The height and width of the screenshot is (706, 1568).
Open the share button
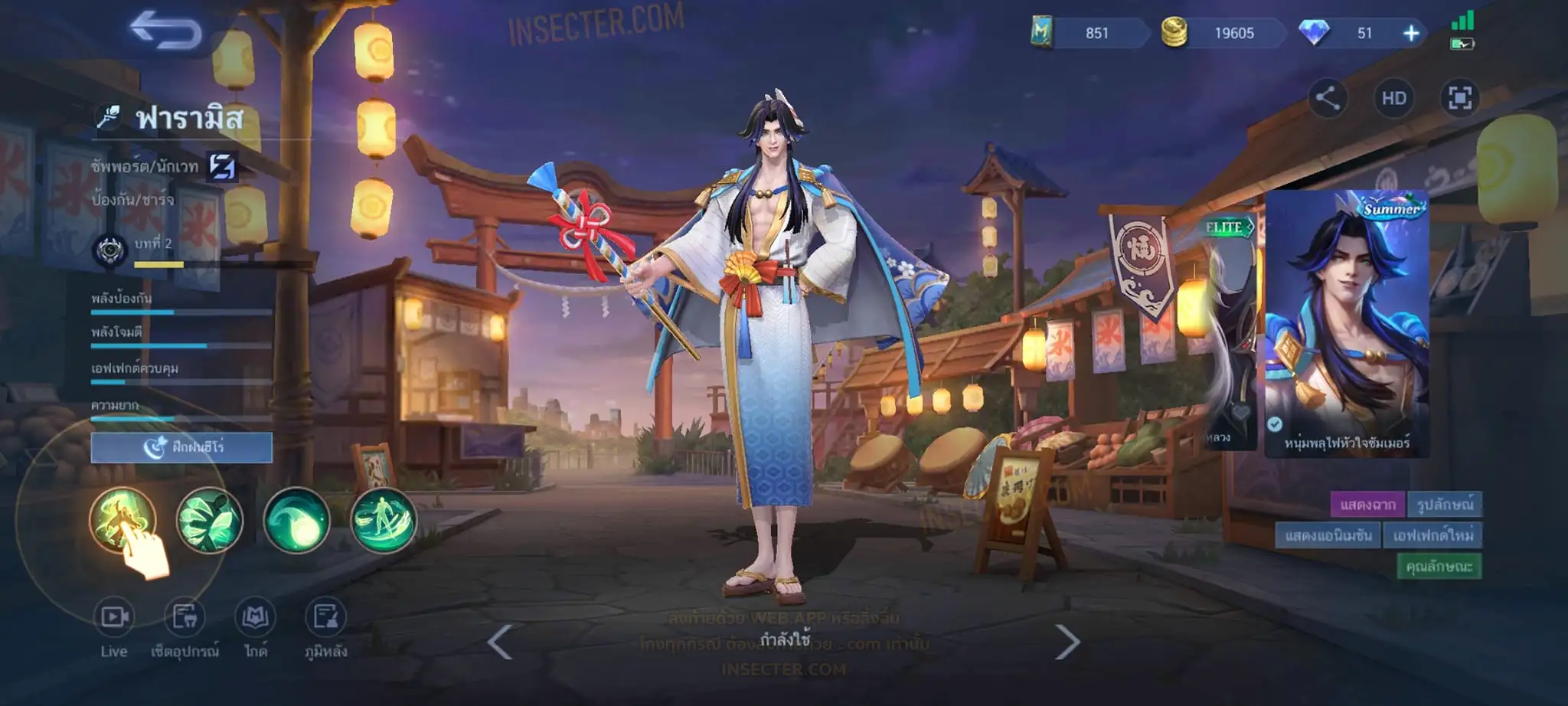pyautogui.click(x=1327, y=98)
